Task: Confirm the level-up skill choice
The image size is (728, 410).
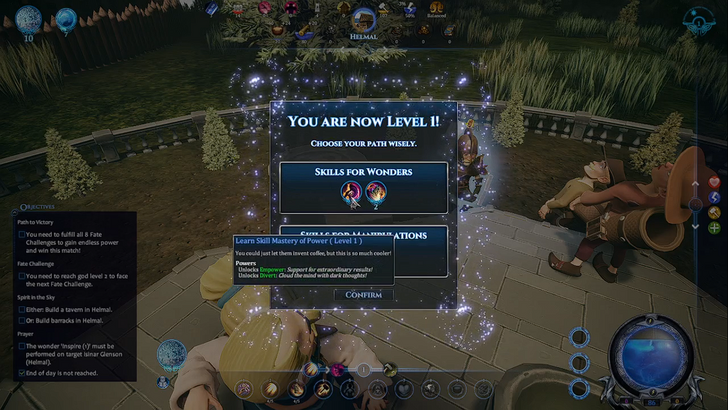Action: [x=363, y=294]
